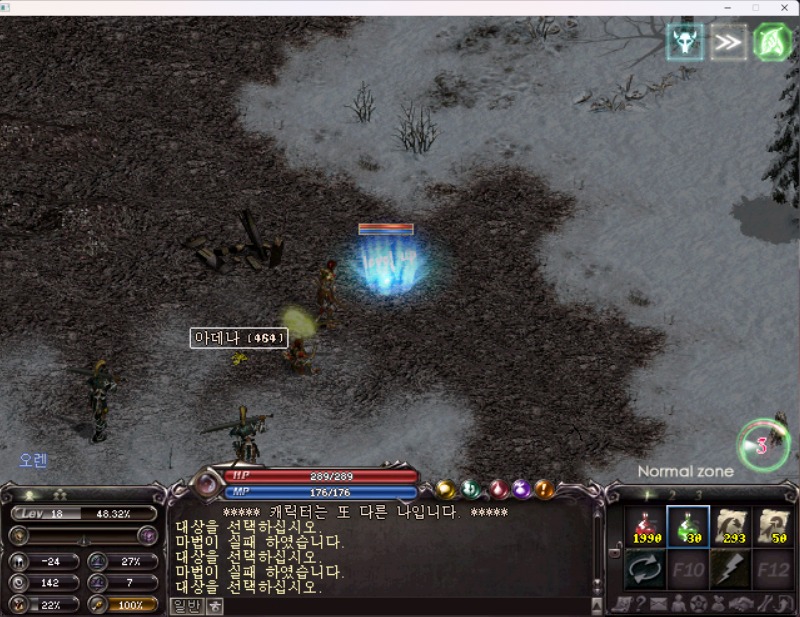Click the horned skull icon

tap(685, 42)
